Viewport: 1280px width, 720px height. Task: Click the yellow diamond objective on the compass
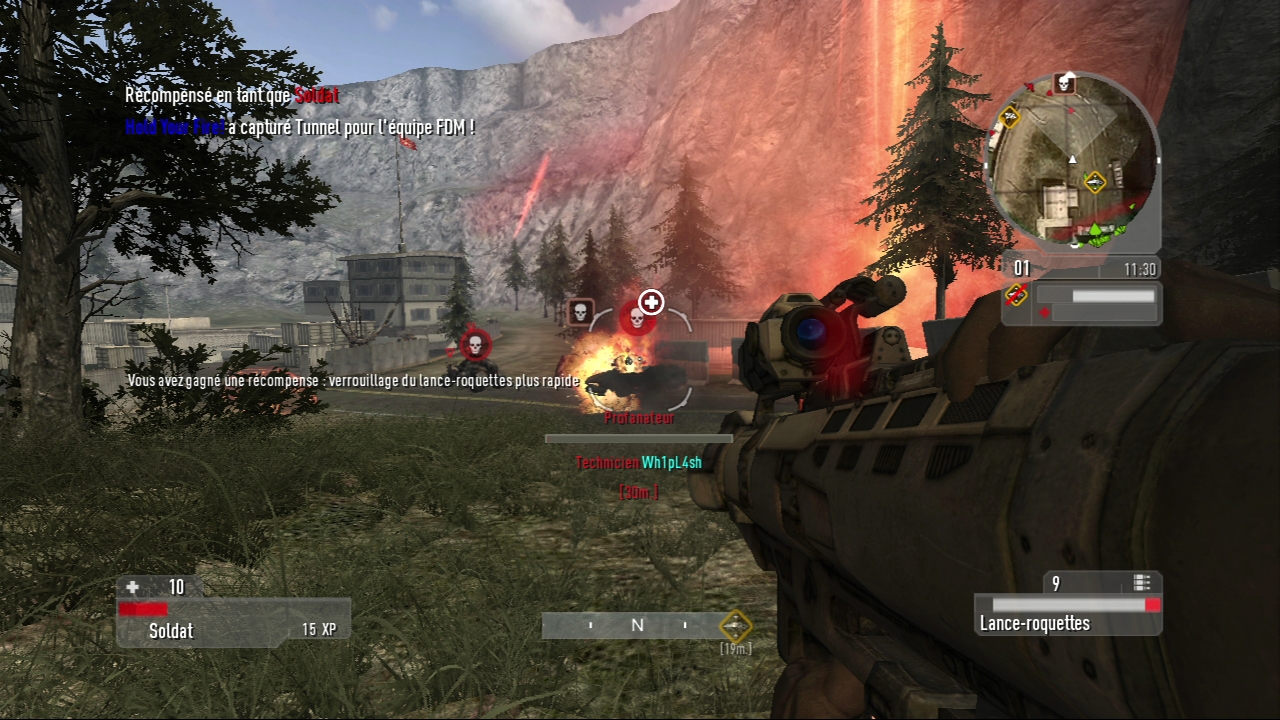[736, 626]
